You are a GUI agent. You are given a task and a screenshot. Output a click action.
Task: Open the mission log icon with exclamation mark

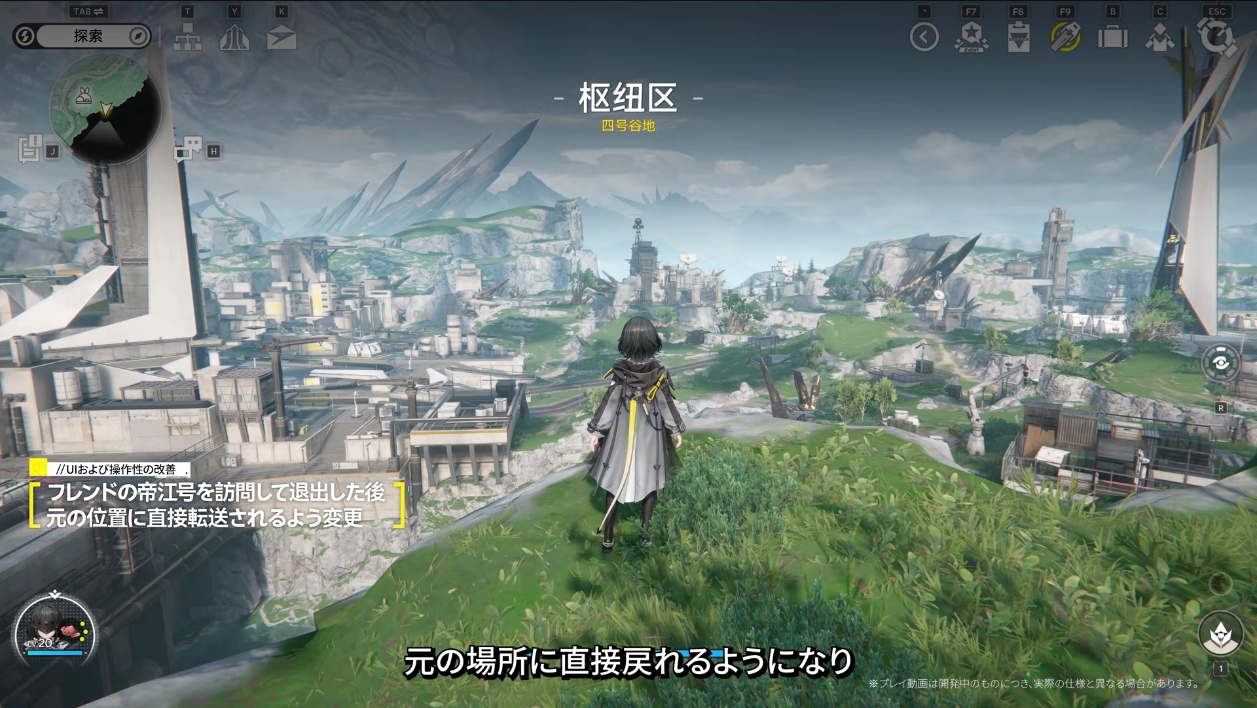click(30, 148)
